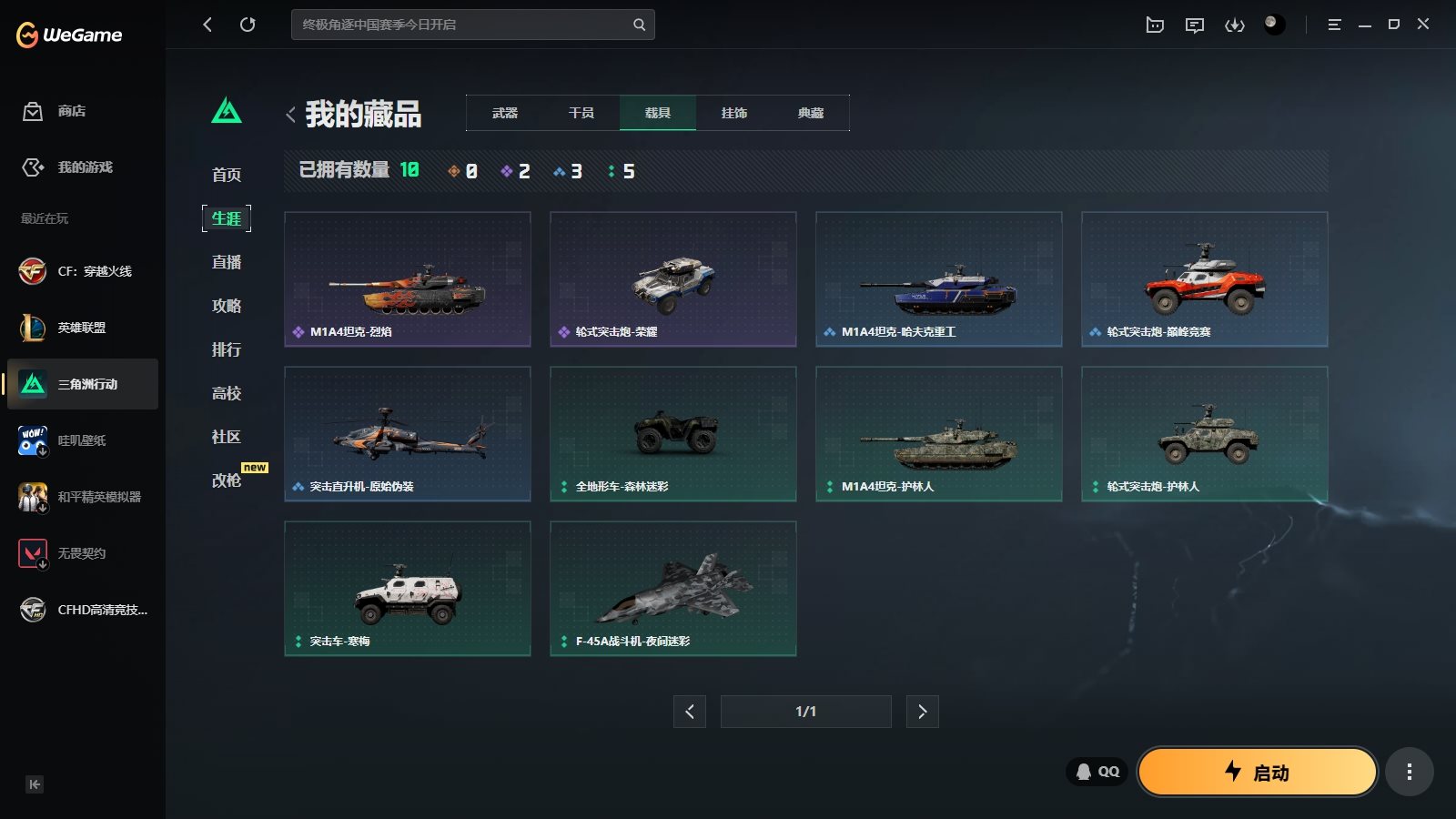Viewport: 1456px width, 819px height.
Task: Pick the 突击直升机-原始伪装 helicopter card
Action: pyautogui.click(x=408, y=434)
